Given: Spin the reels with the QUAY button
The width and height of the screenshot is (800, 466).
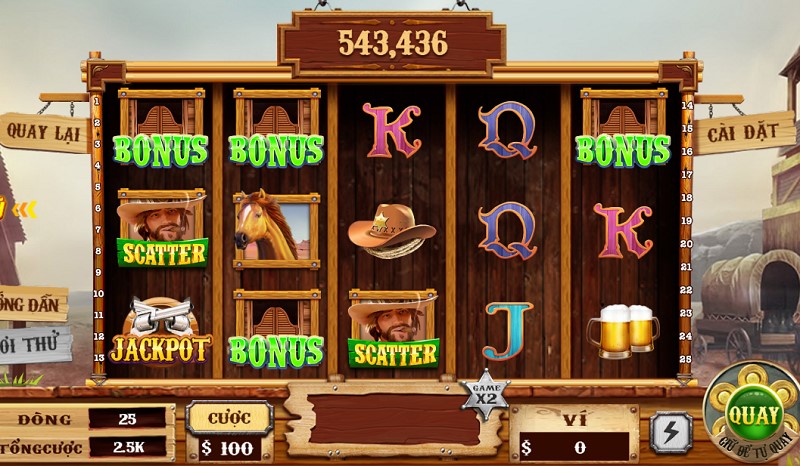Looking at the screenshot, I should pyautogui.click(x=755, y=410).
